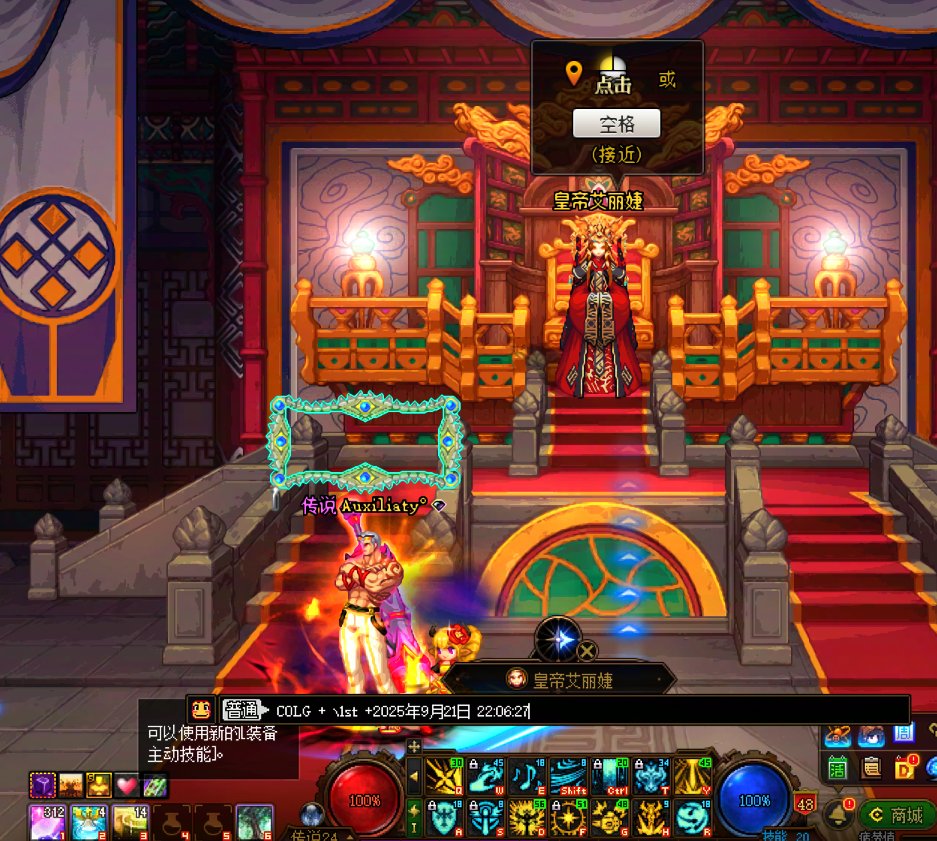Activate the music note skill
The width and height of the screenshot is (937, 841).
point(525,775)
